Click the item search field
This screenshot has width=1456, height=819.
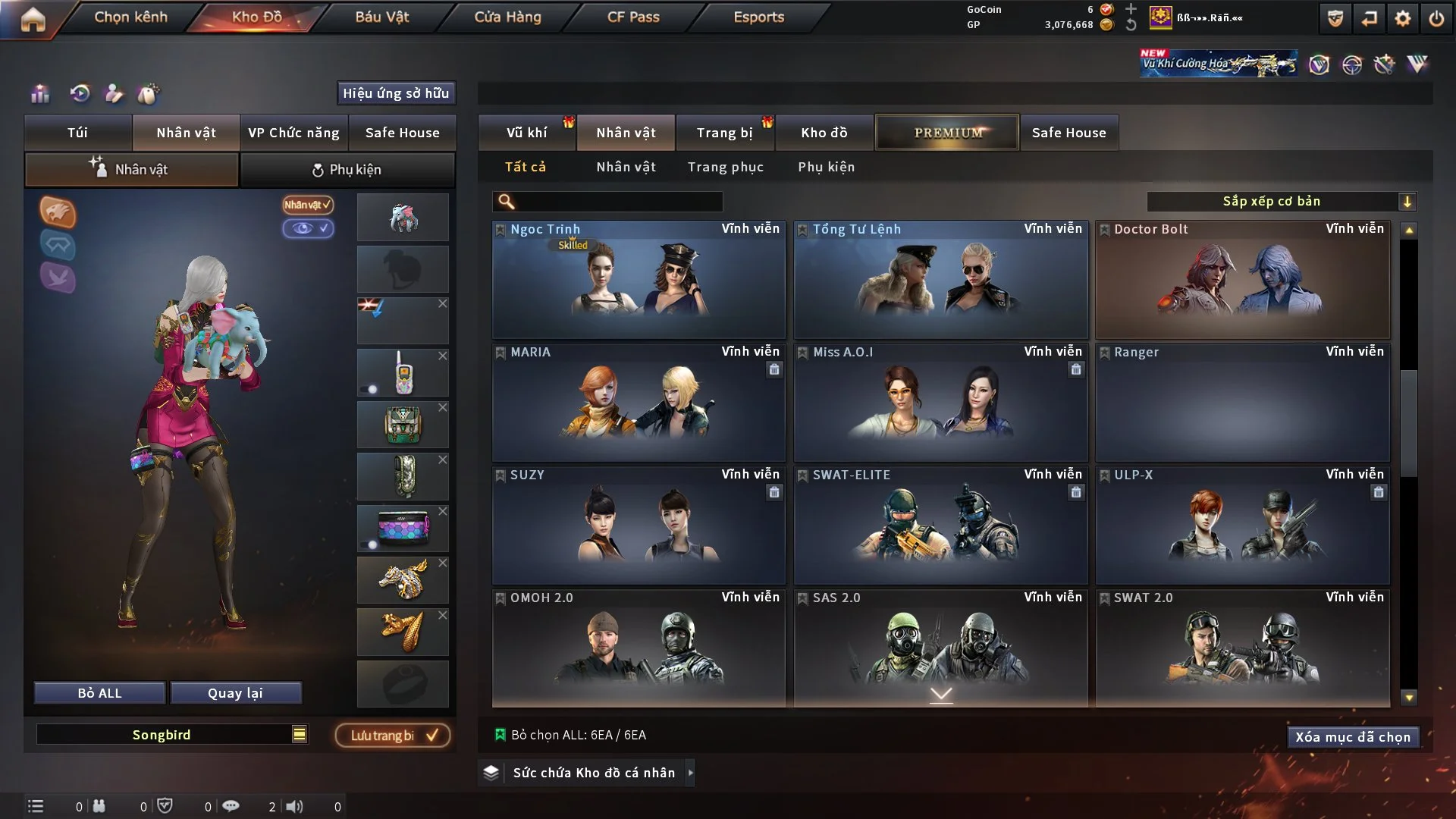coord(618,202)
